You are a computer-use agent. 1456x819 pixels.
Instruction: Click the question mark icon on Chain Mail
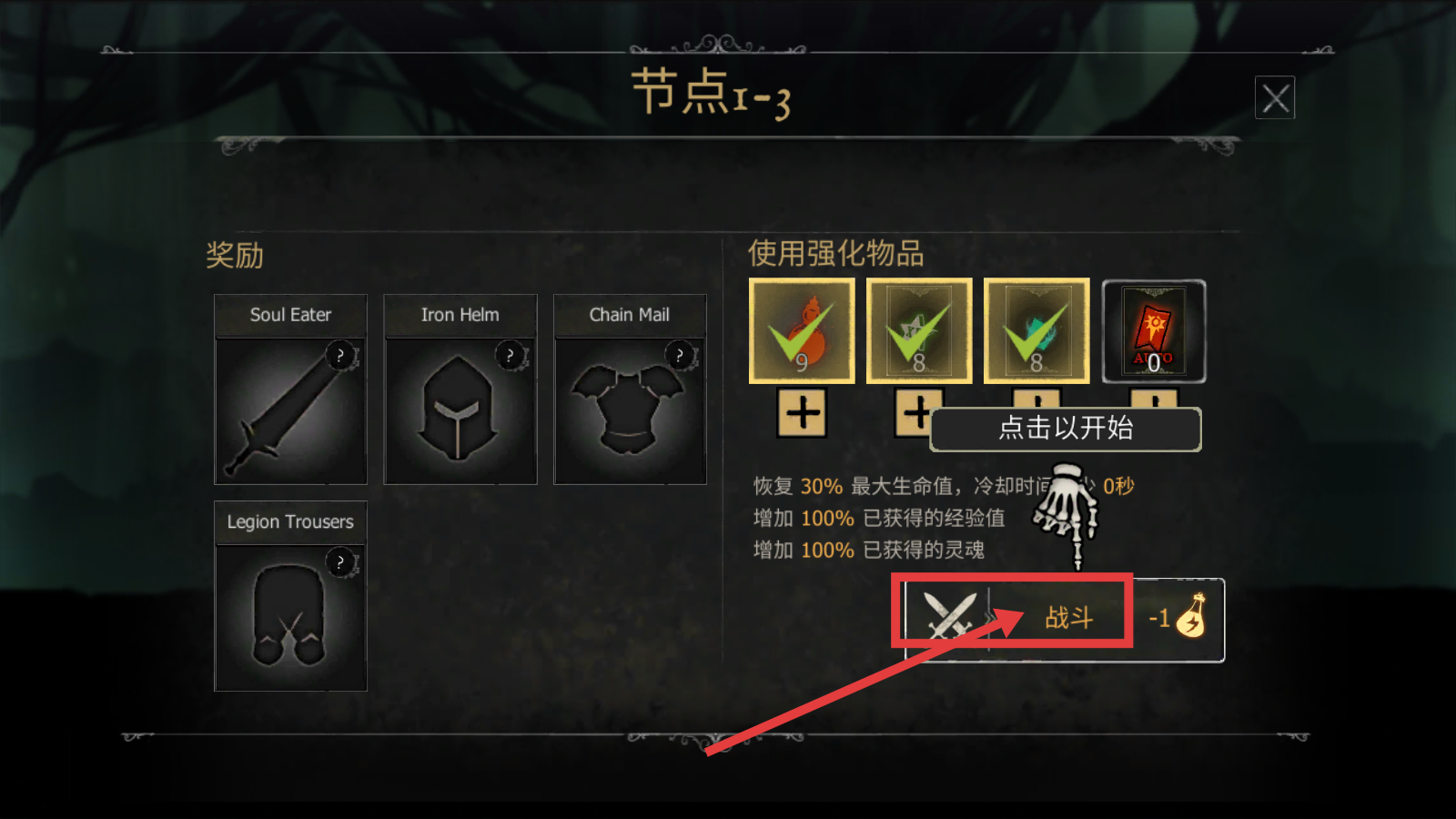[x=679, y=353]
